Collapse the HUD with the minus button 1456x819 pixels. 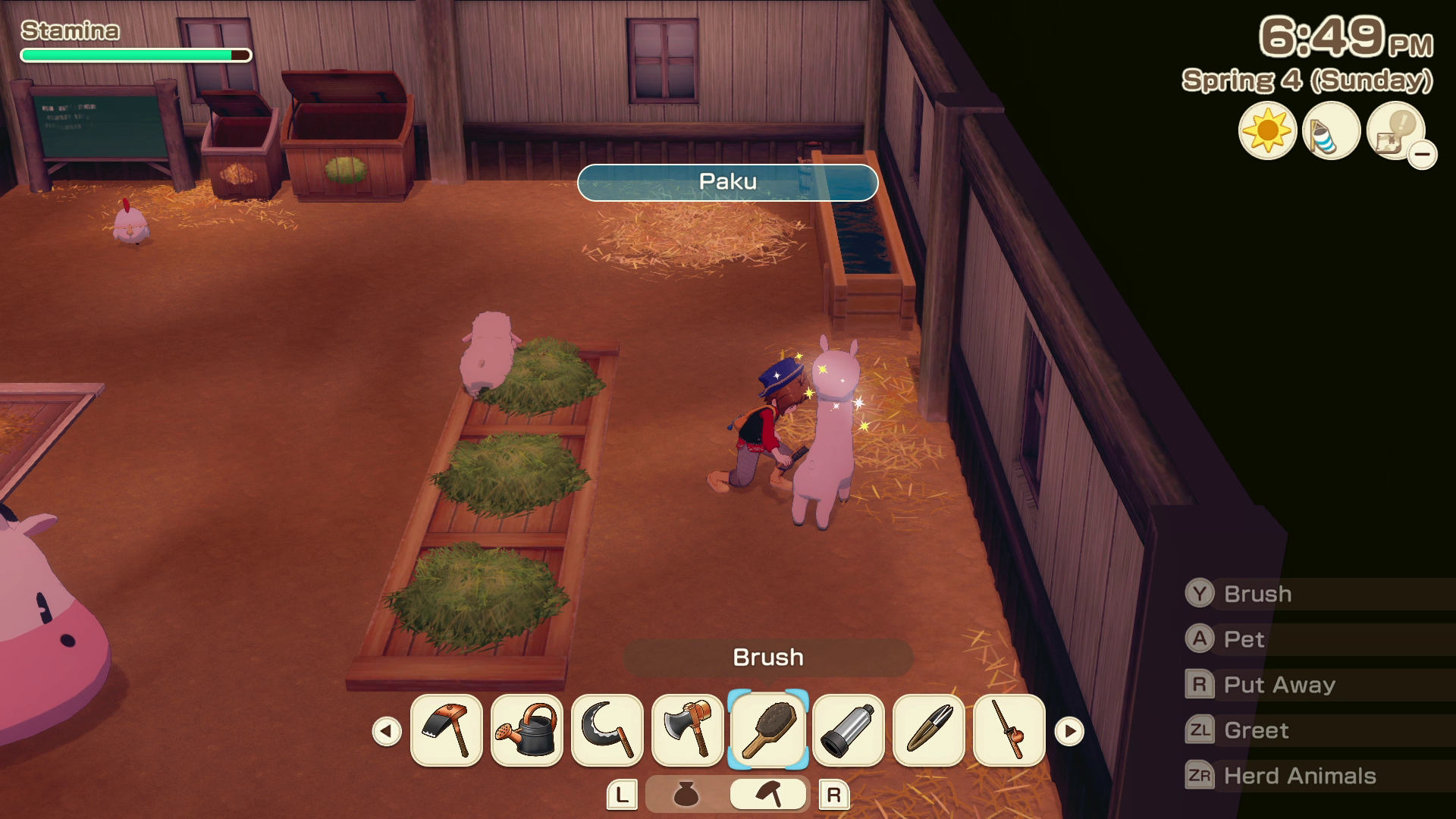pyautogui.click(x=1423, y=155)
